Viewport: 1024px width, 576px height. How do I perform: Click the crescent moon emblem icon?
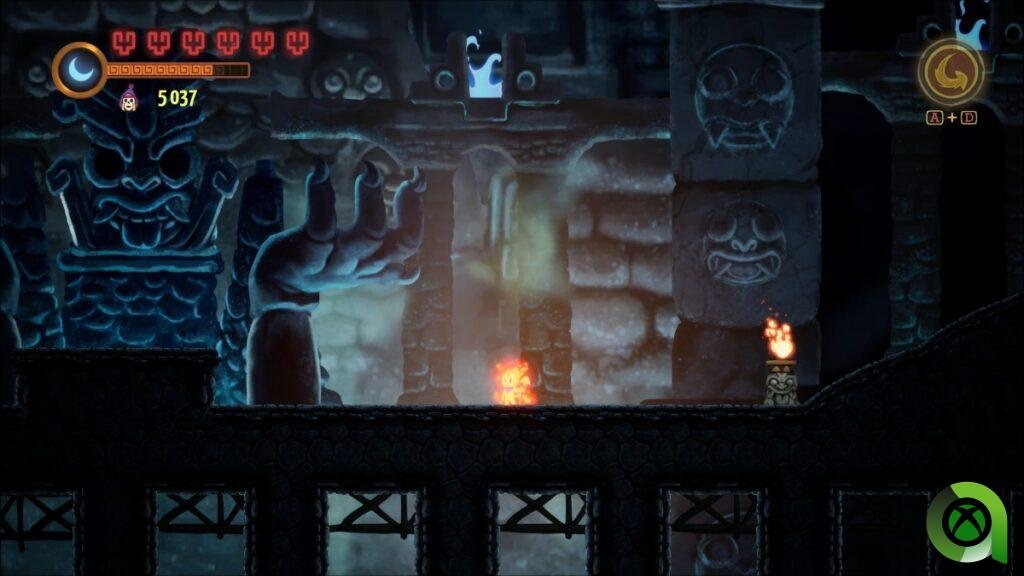coord(79,69)
